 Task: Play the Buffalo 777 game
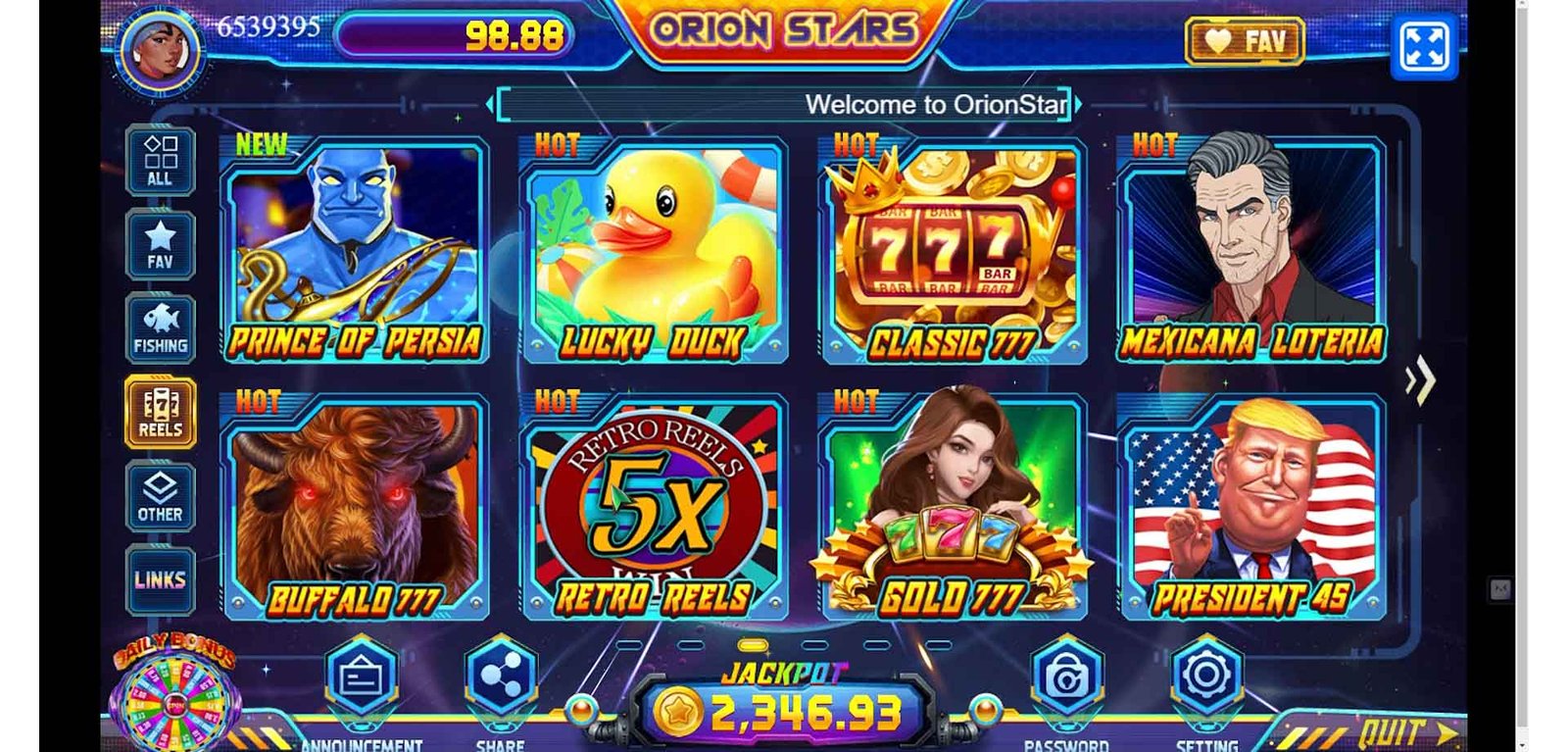[x=354, y=507]
